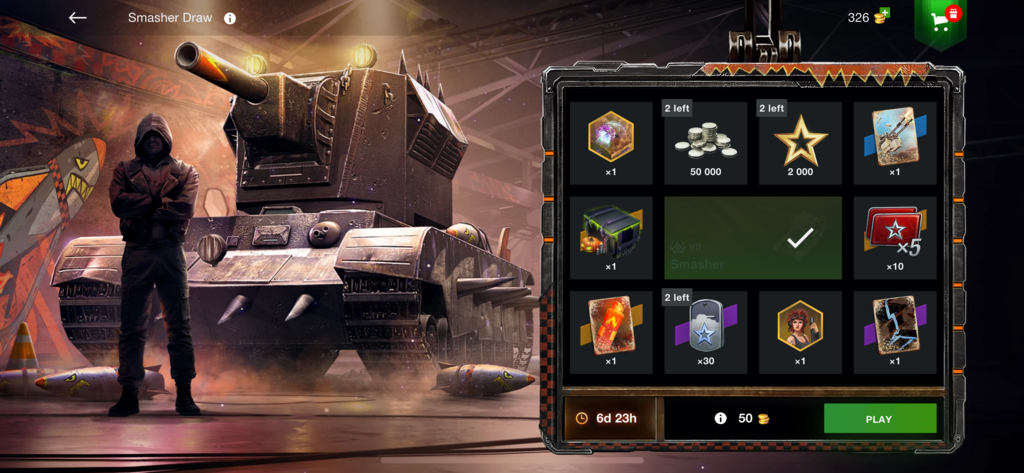Viewport: 1024px width, 473px height.
Task: Pick the dog tag ×30 reward
Action: [x=705, y=332]
